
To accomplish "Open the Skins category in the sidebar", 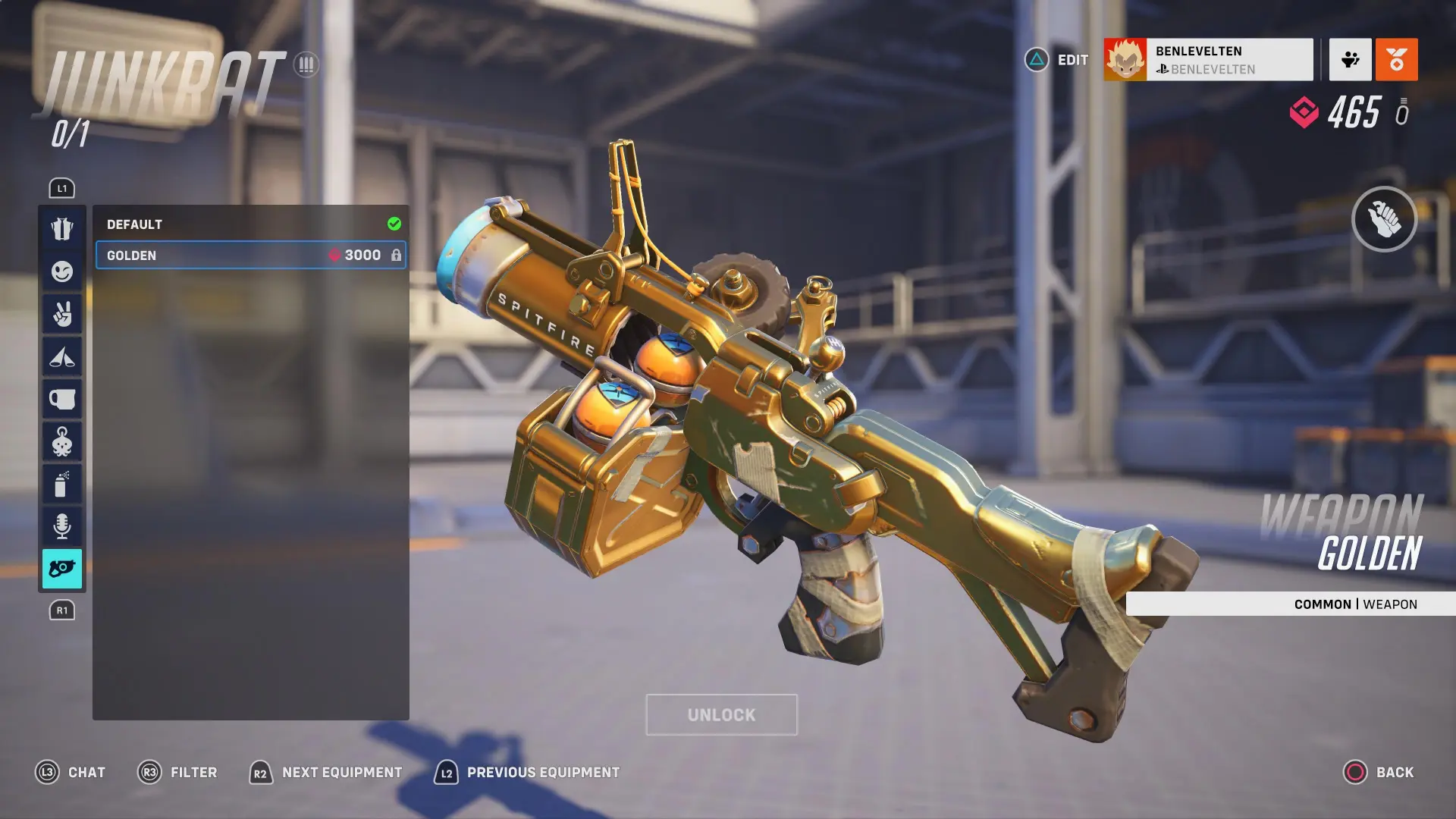I will pos(62,229).
